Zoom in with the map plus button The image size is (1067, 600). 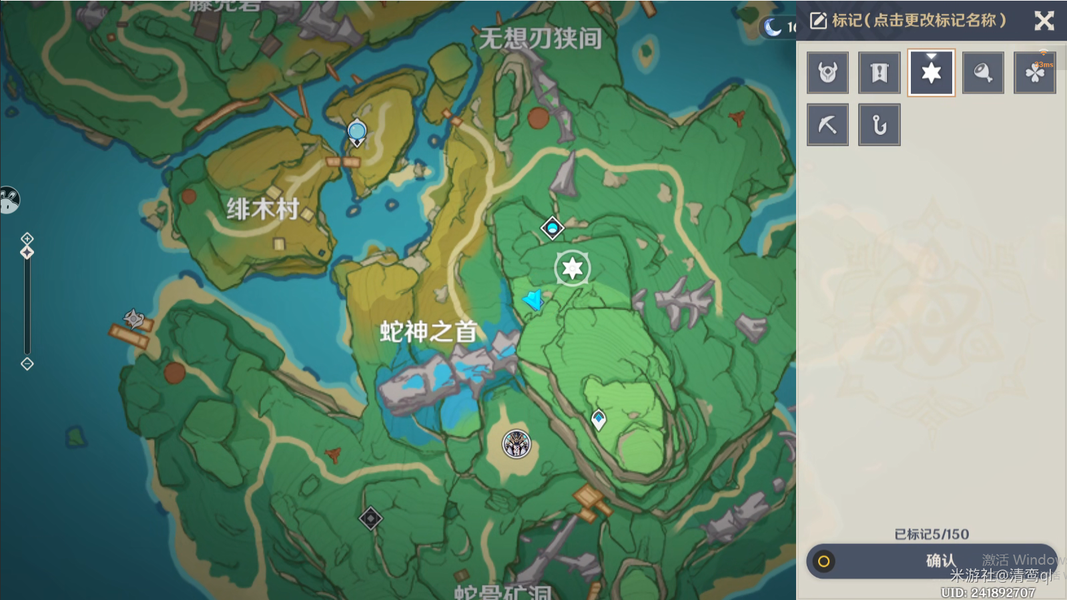click(x=27, y=238)
